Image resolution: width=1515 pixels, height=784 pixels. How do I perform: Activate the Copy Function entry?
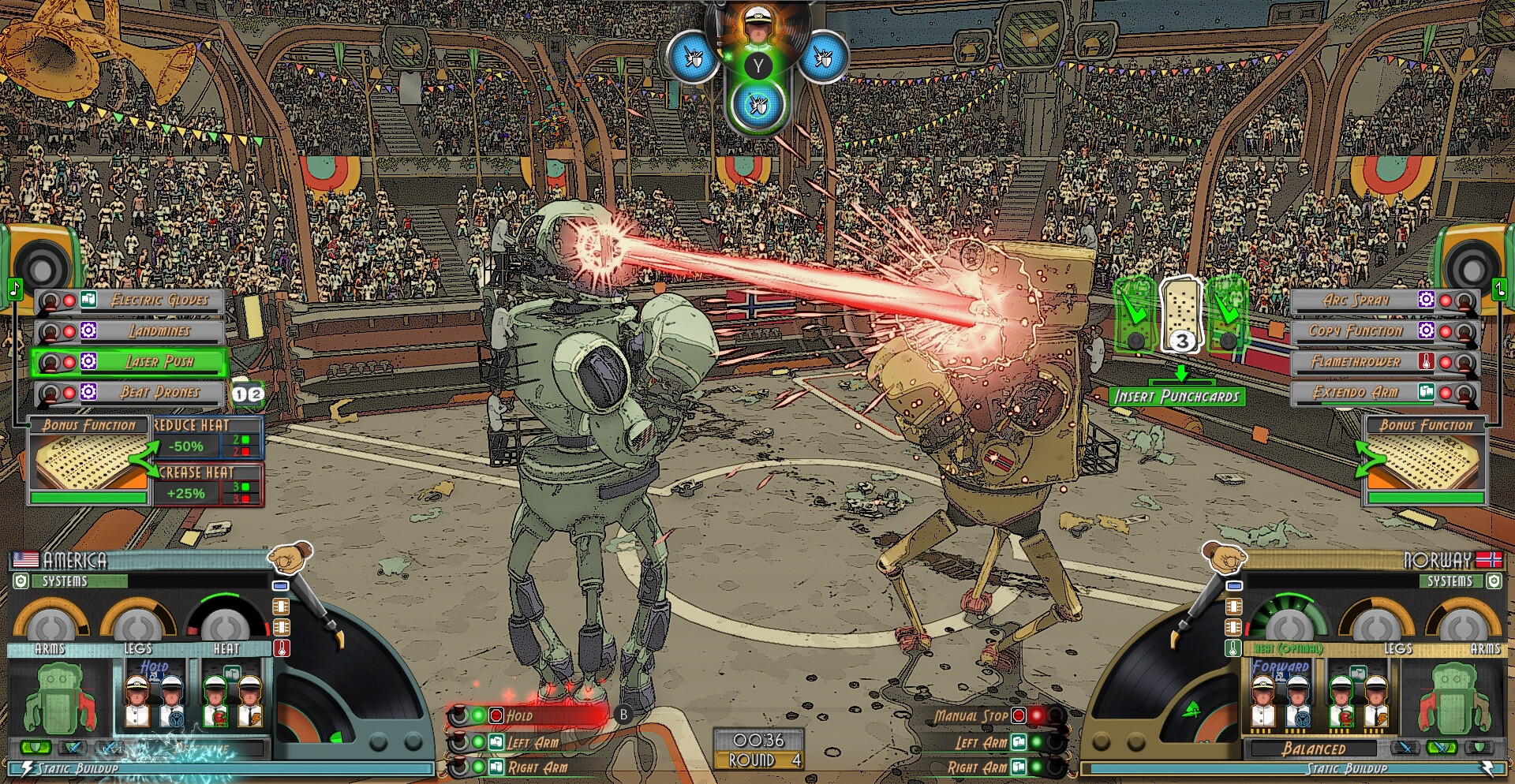(x=1356, y=331)
